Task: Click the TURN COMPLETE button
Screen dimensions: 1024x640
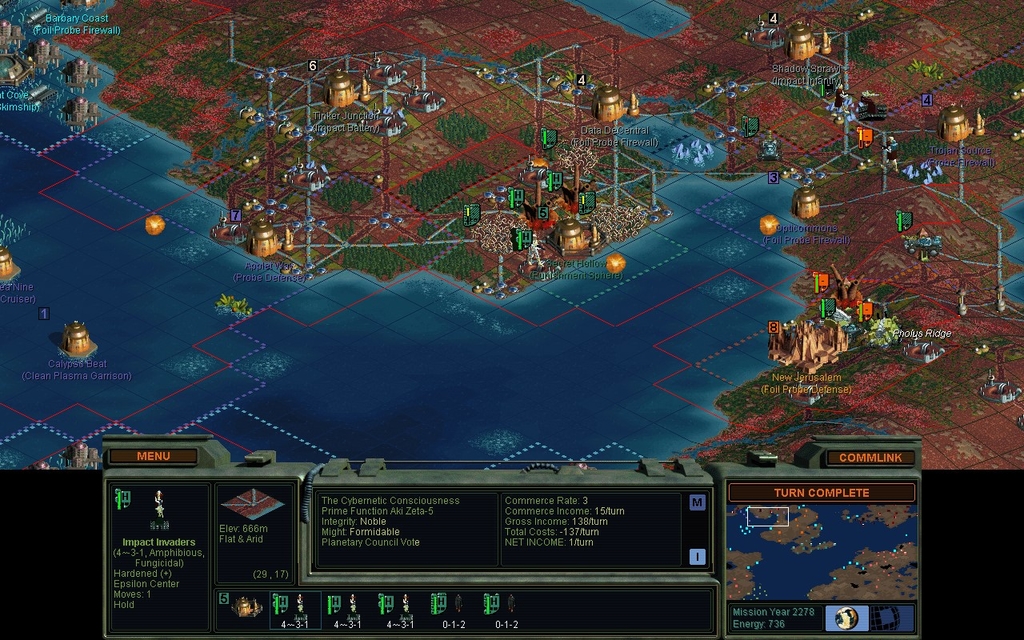Action: click(x=821, y=492)
